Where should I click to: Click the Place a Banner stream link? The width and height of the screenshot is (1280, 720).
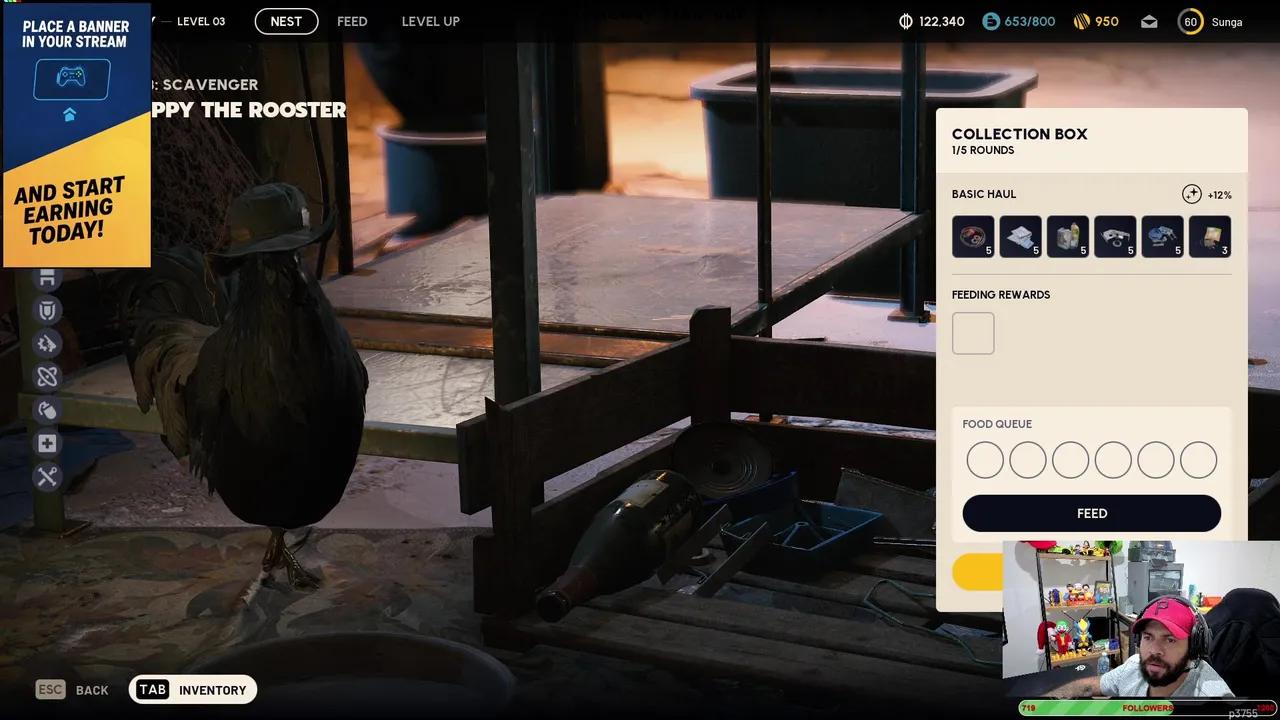click(76, 130)
